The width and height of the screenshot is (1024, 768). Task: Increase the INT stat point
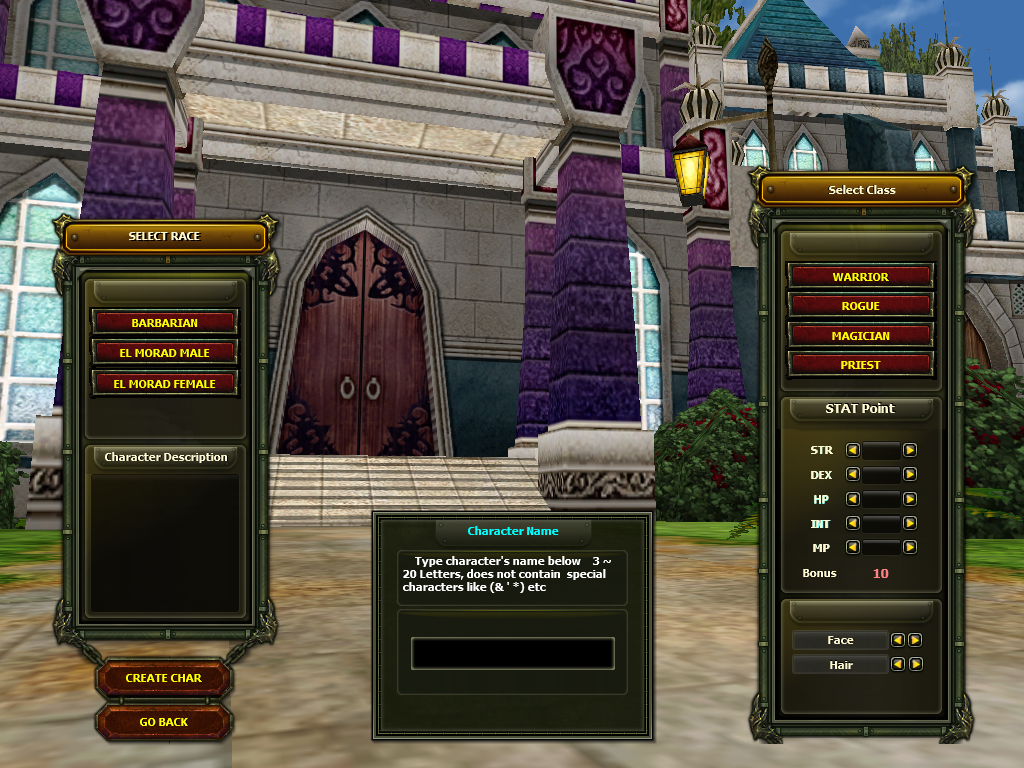coord(910,523)
